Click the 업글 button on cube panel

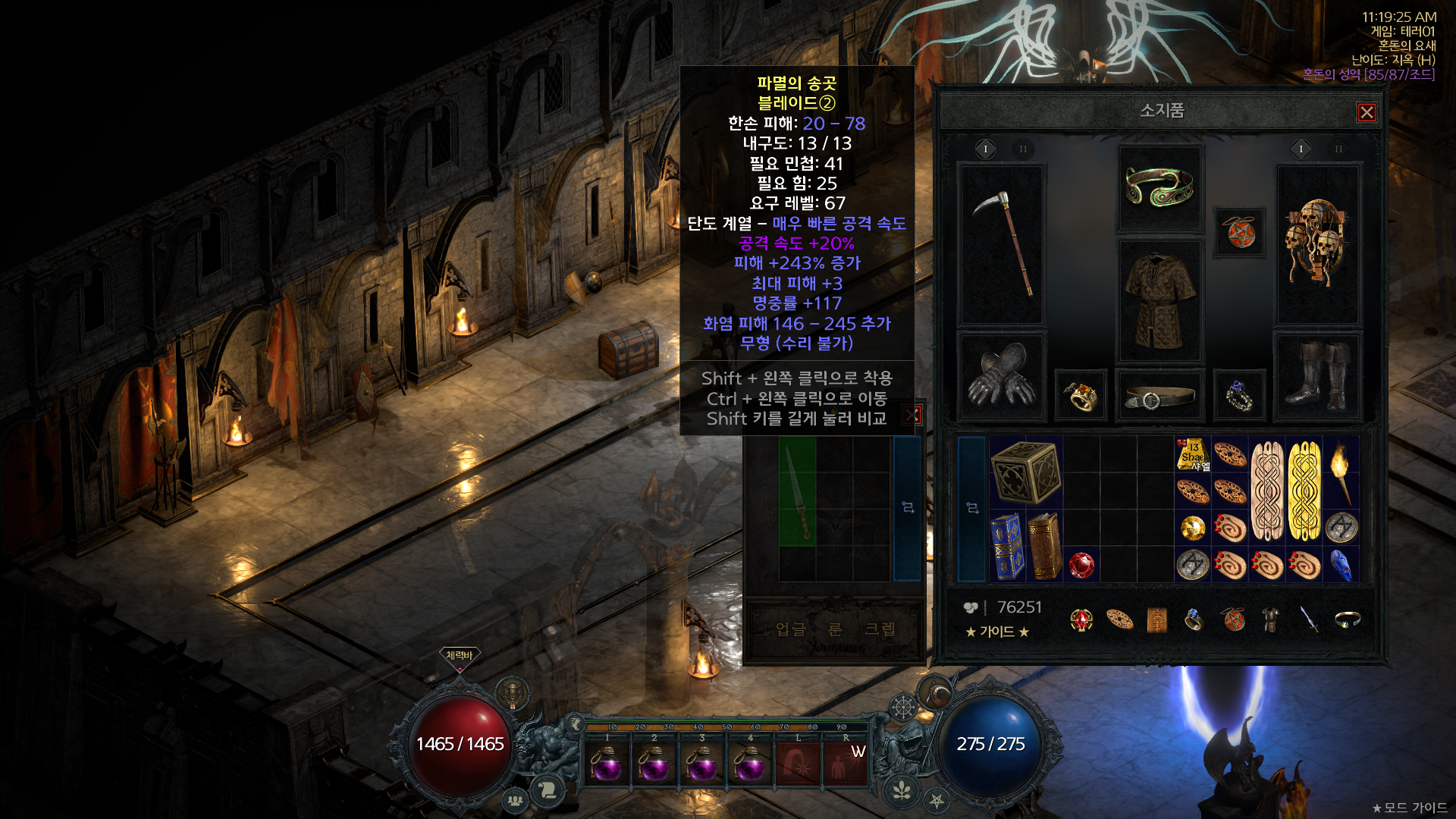tap(791, 629)
